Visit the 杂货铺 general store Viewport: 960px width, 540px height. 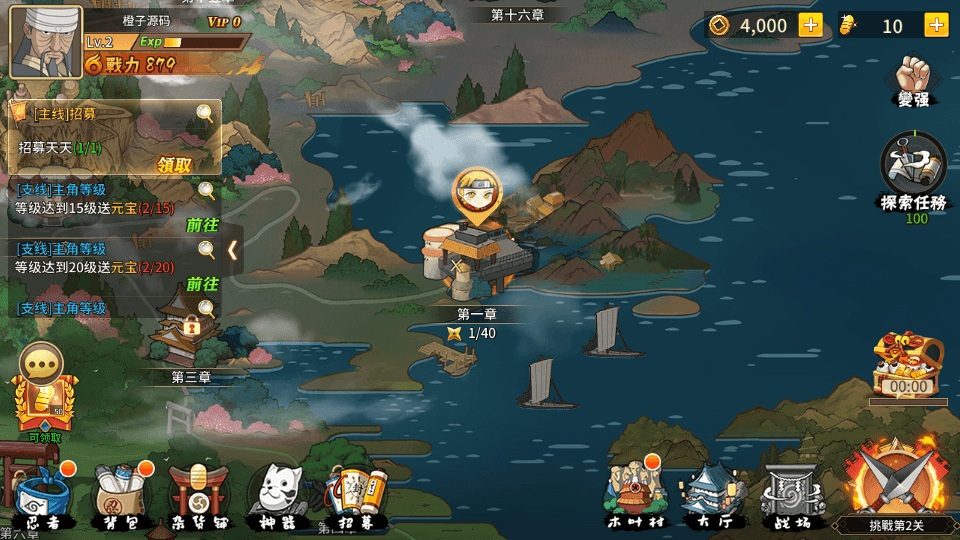click(199, 495)
